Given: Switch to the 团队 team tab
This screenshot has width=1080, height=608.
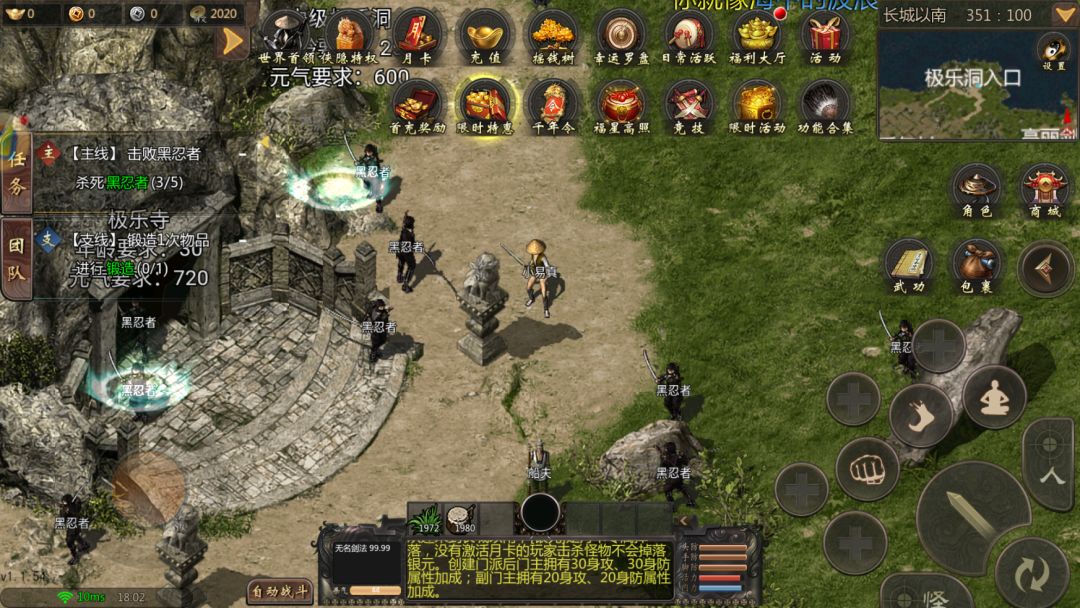Looking at the screenshot, I should [x=16, y=257].
